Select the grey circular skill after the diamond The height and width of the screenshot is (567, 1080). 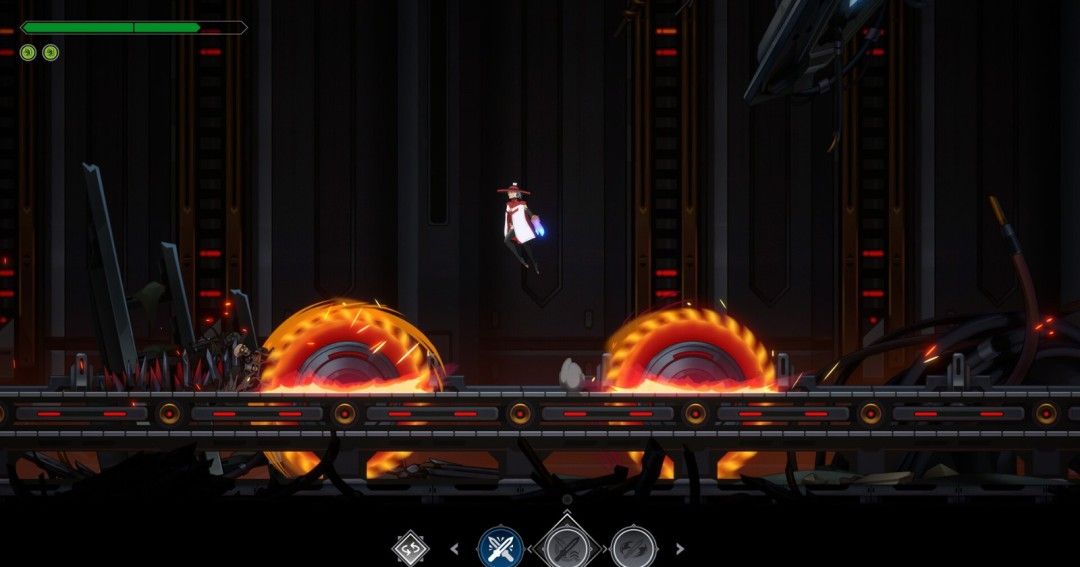coord(633,548)
